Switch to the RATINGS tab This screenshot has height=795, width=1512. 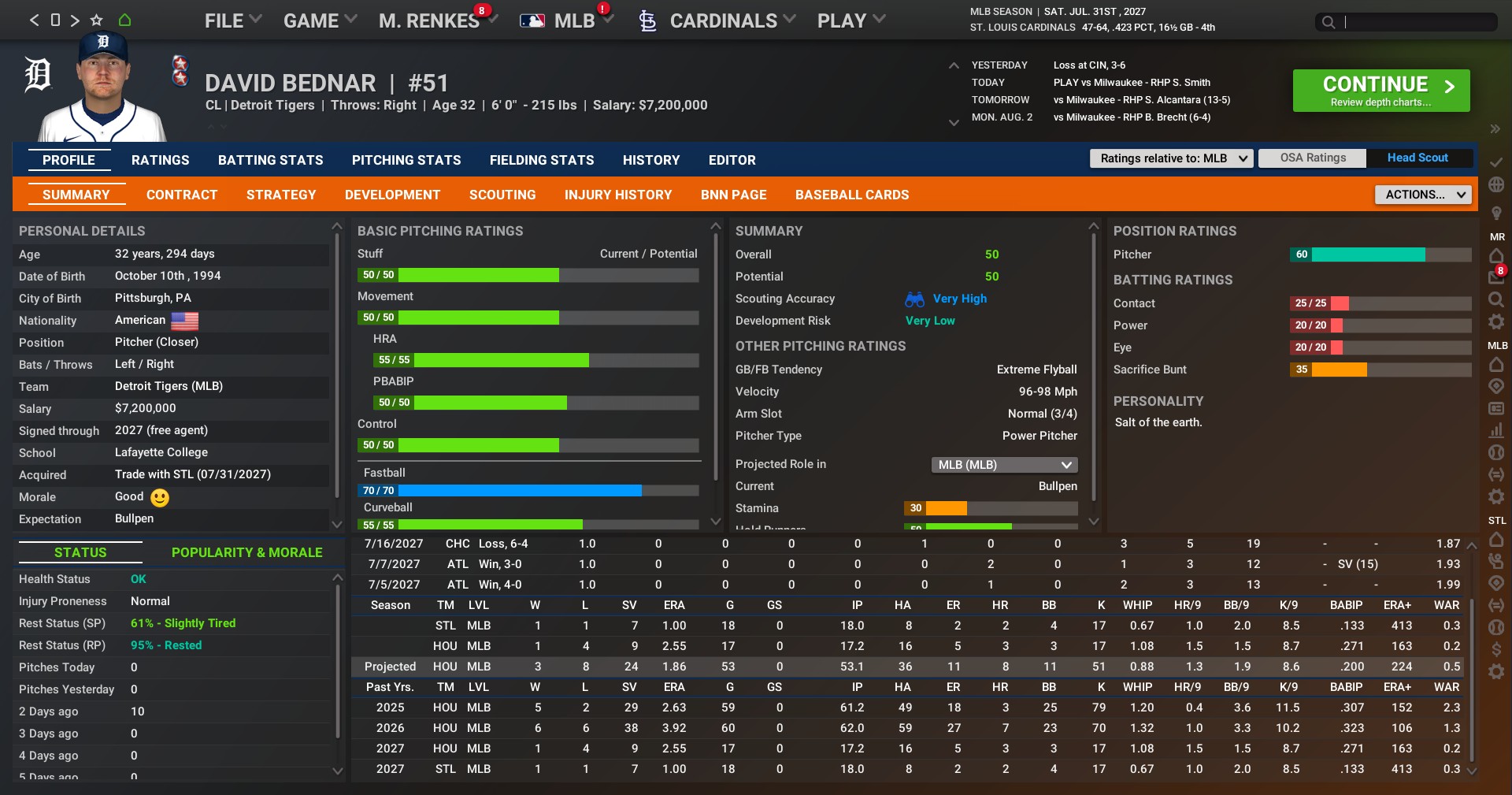click(160, 160)
